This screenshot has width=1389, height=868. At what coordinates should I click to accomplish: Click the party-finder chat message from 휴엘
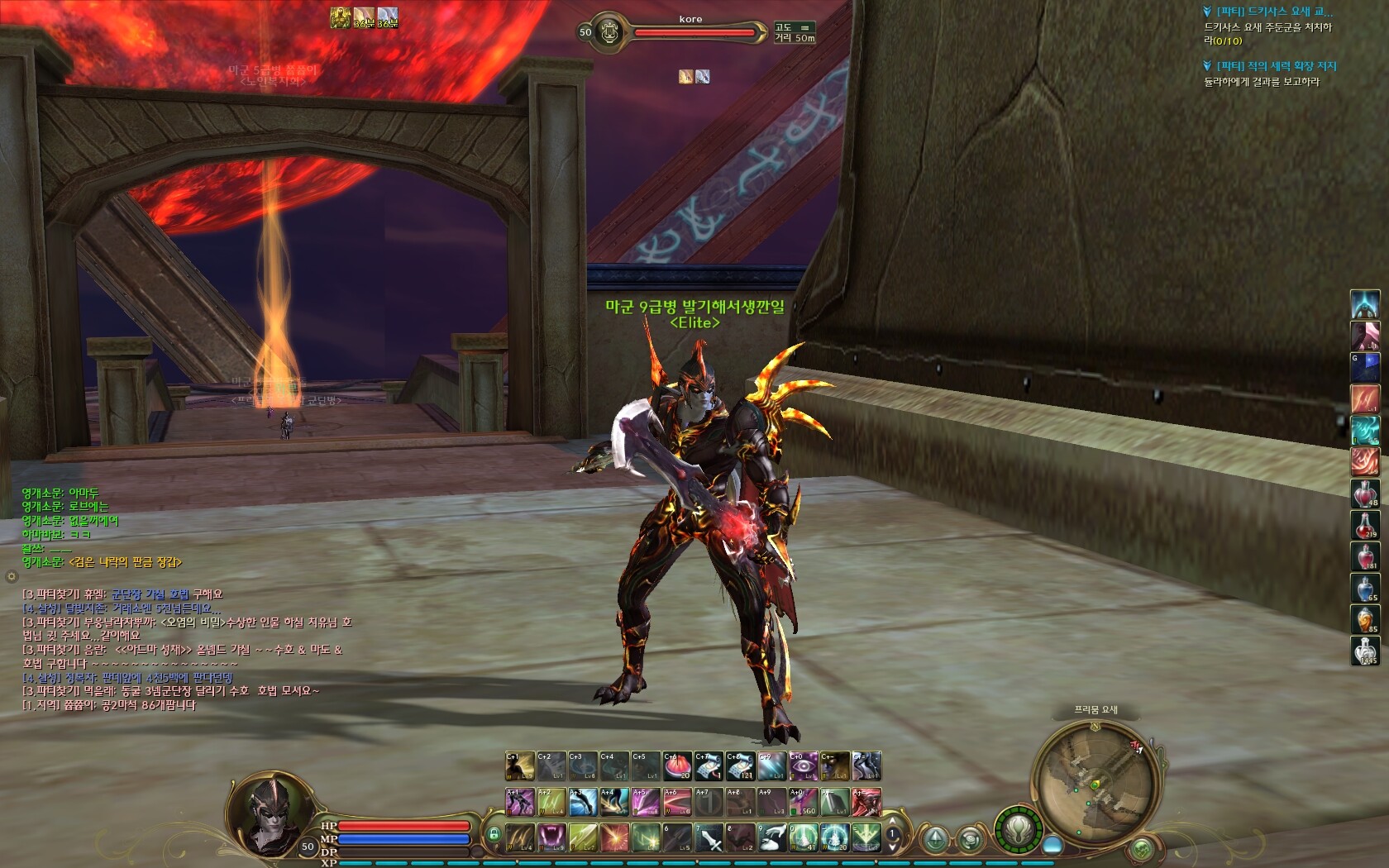coord(122,594)
